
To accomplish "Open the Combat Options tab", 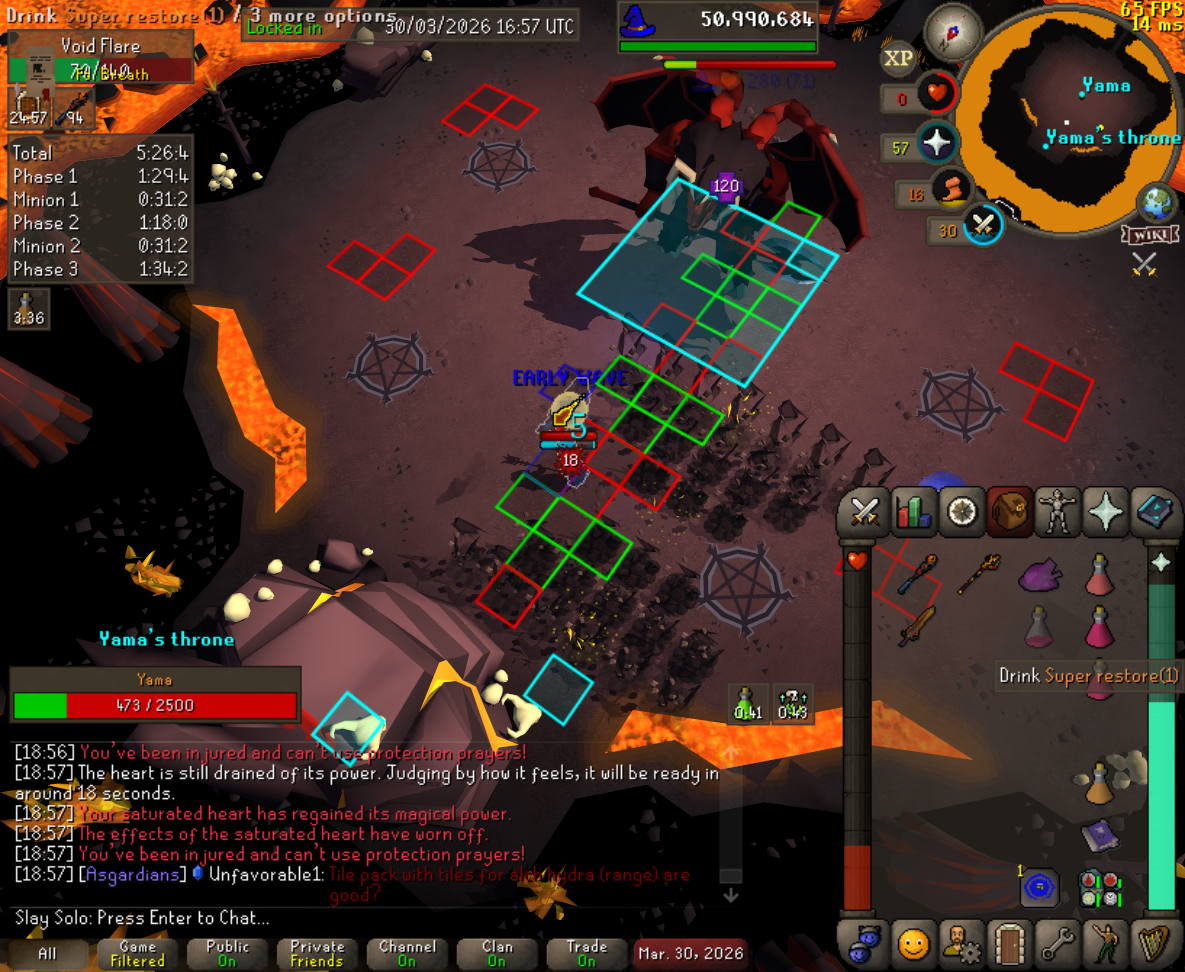I will point(864,512).
